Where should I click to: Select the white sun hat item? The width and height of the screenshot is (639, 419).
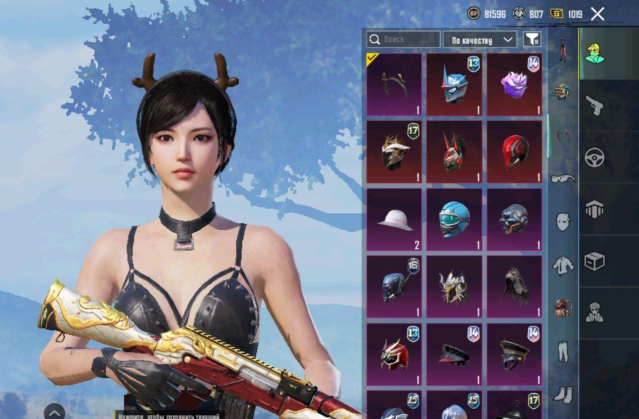393,219
